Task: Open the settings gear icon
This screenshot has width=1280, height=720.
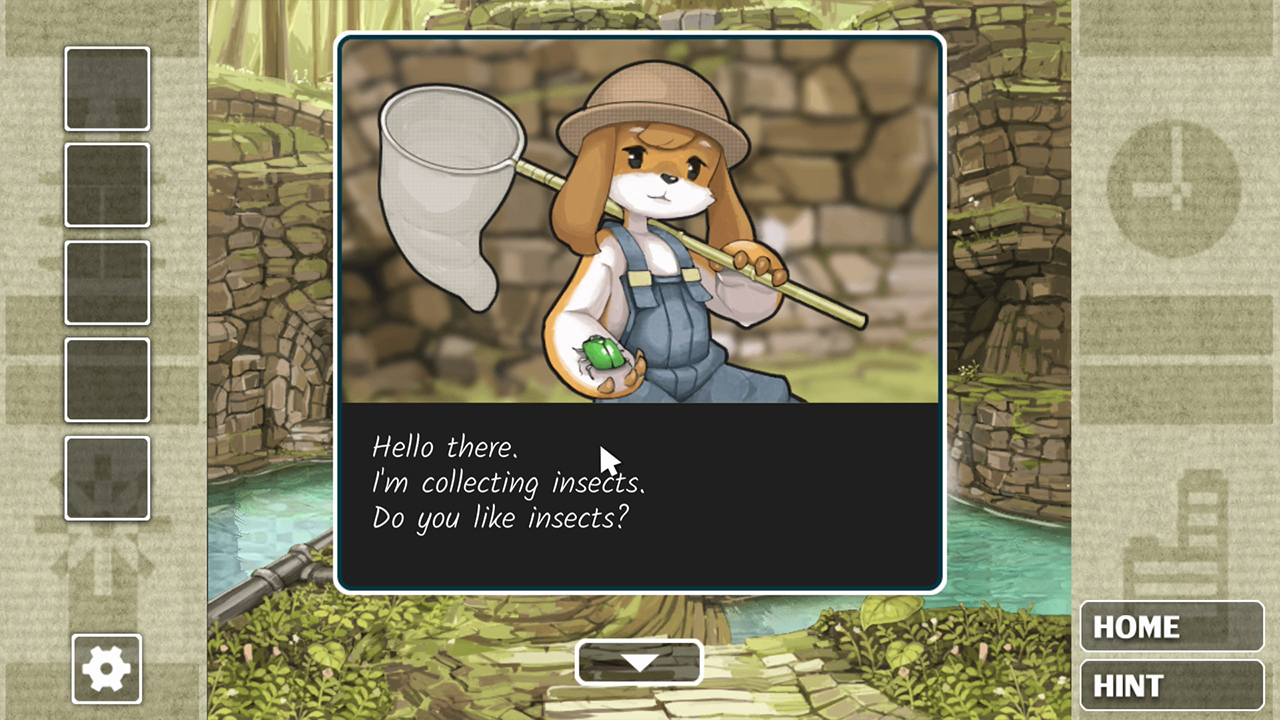Action: click(x=106, y=668)
